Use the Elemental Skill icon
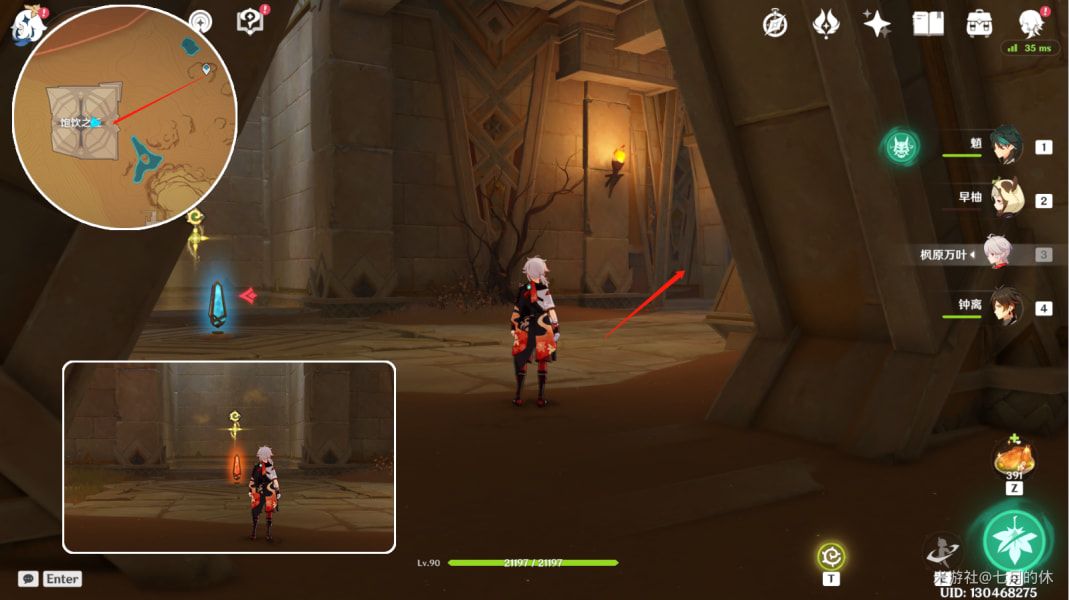Viewport: 1069px width, 600px height. click(x=943, y=551)
